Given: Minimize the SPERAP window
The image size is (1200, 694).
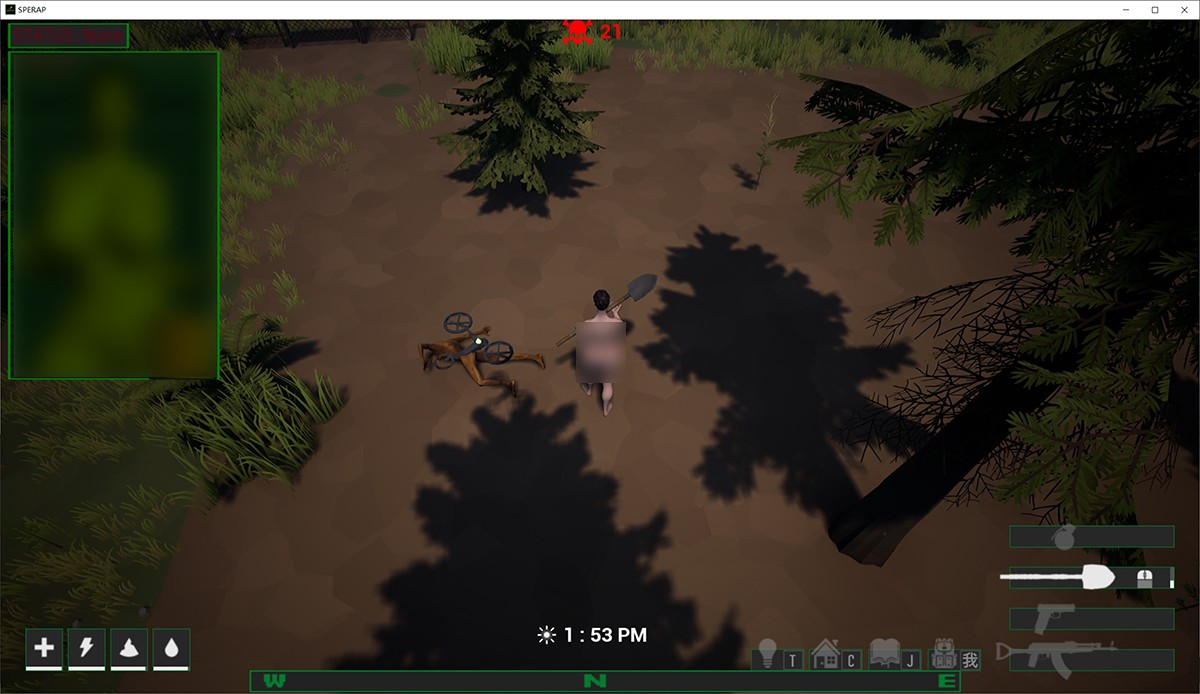Looking at the screenshot, I should (1128, 10).
